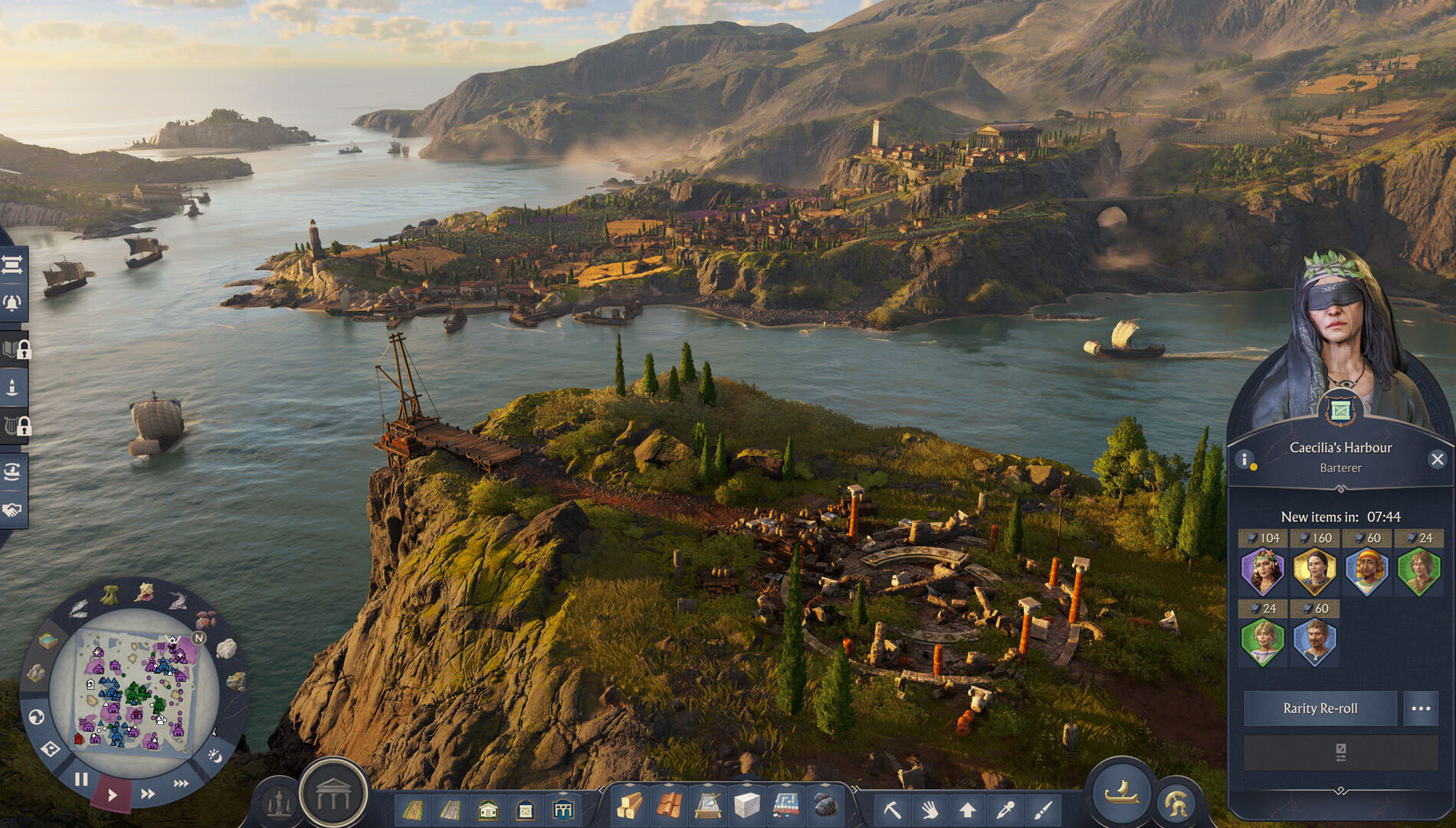The width and height of the screenshot is (1456, 828).
Task: Select the hand move tool
Action: tap(930, 809)
